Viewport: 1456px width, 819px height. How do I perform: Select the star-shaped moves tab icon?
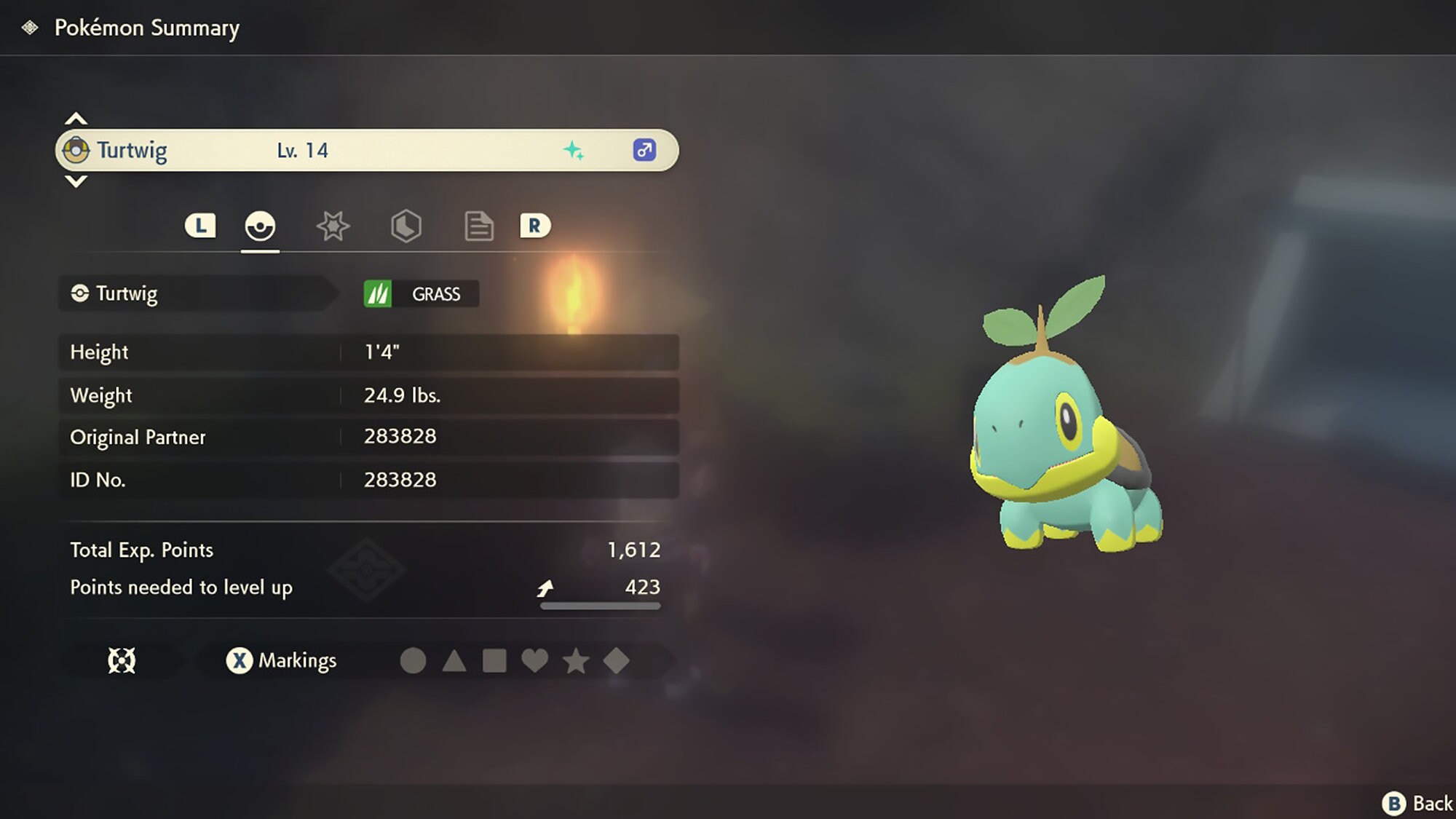click(x=332, y=226)
